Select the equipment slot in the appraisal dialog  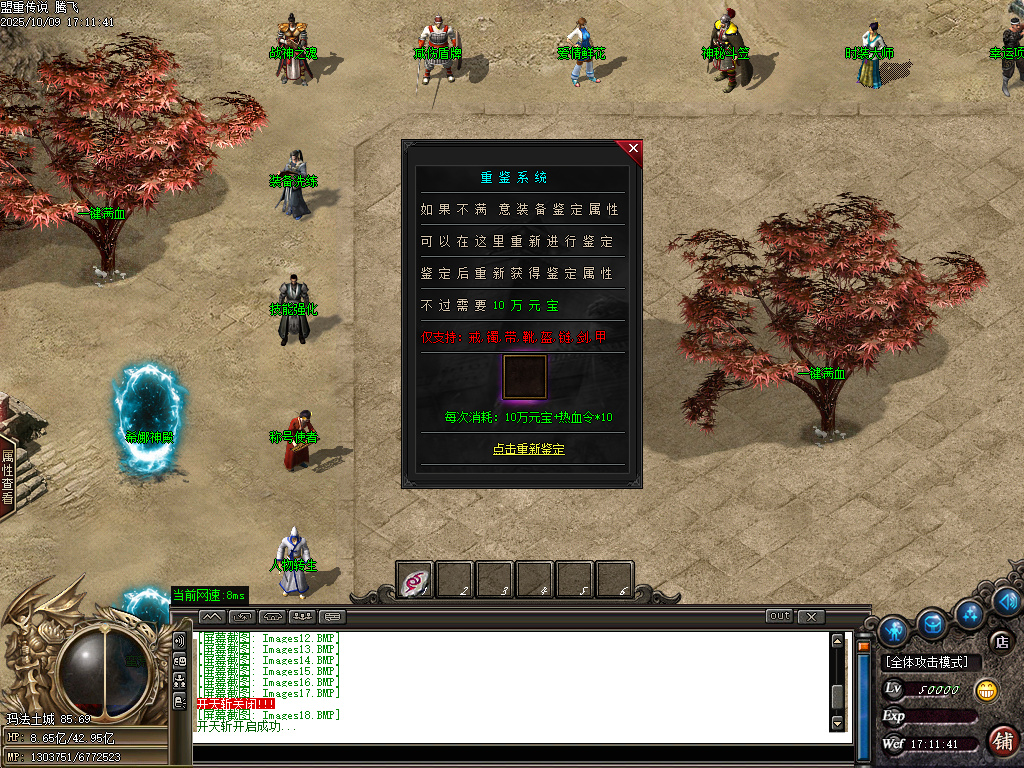coord(524,376)
